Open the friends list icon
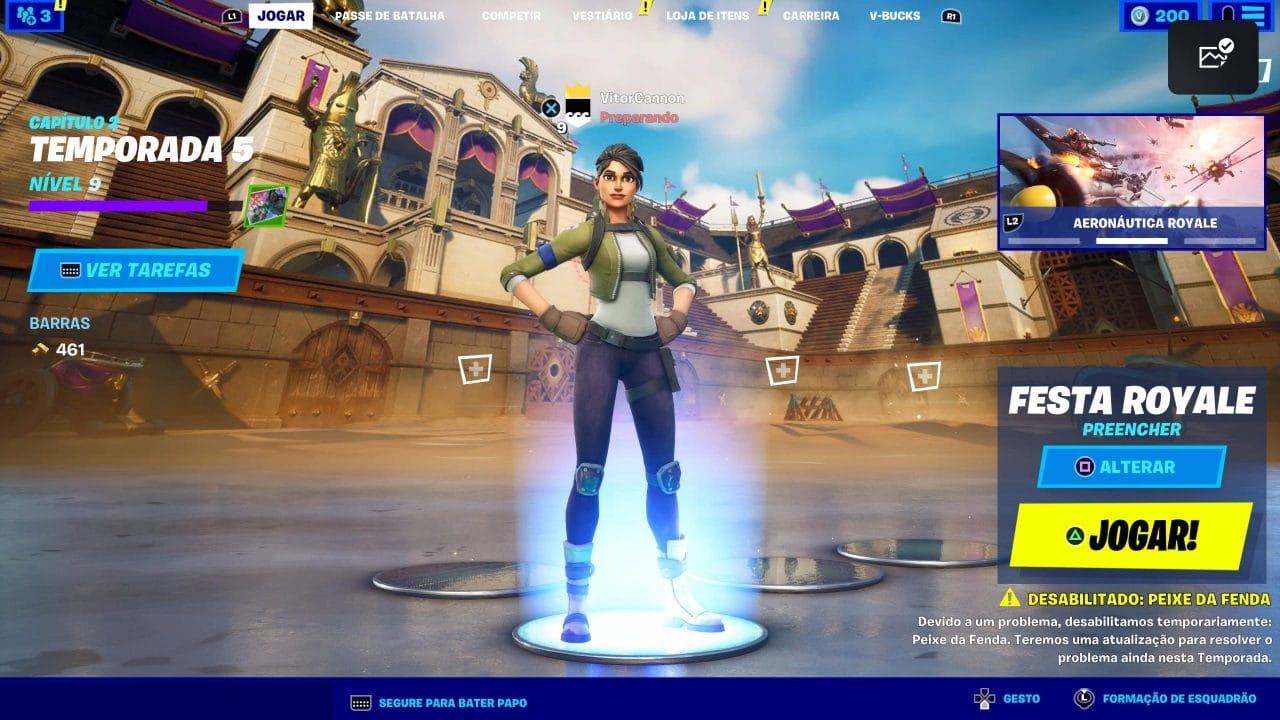This screenshot has height=720, width=1280. [x=33, y=15]
